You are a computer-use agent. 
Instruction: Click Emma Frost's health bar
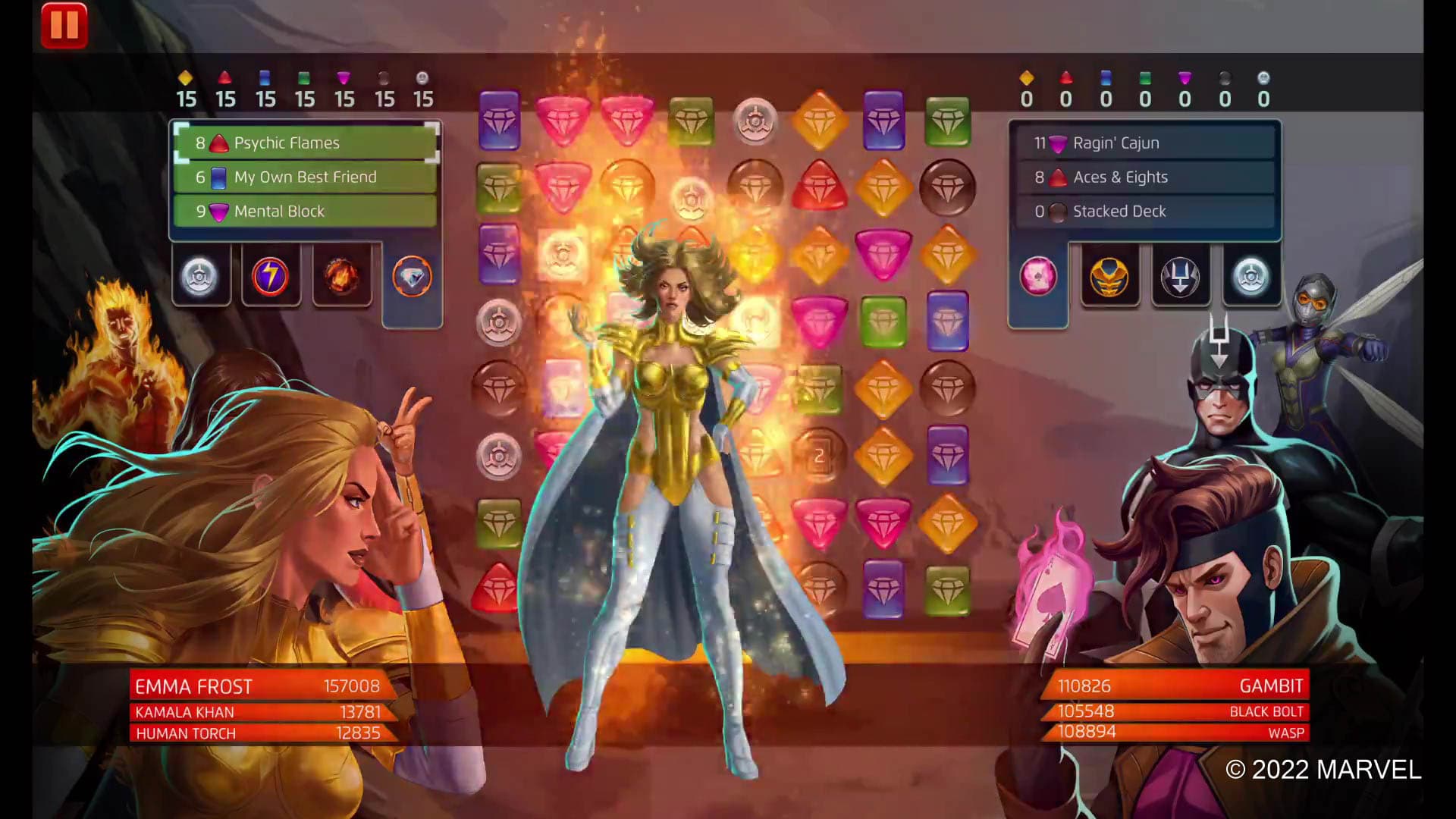256,686
